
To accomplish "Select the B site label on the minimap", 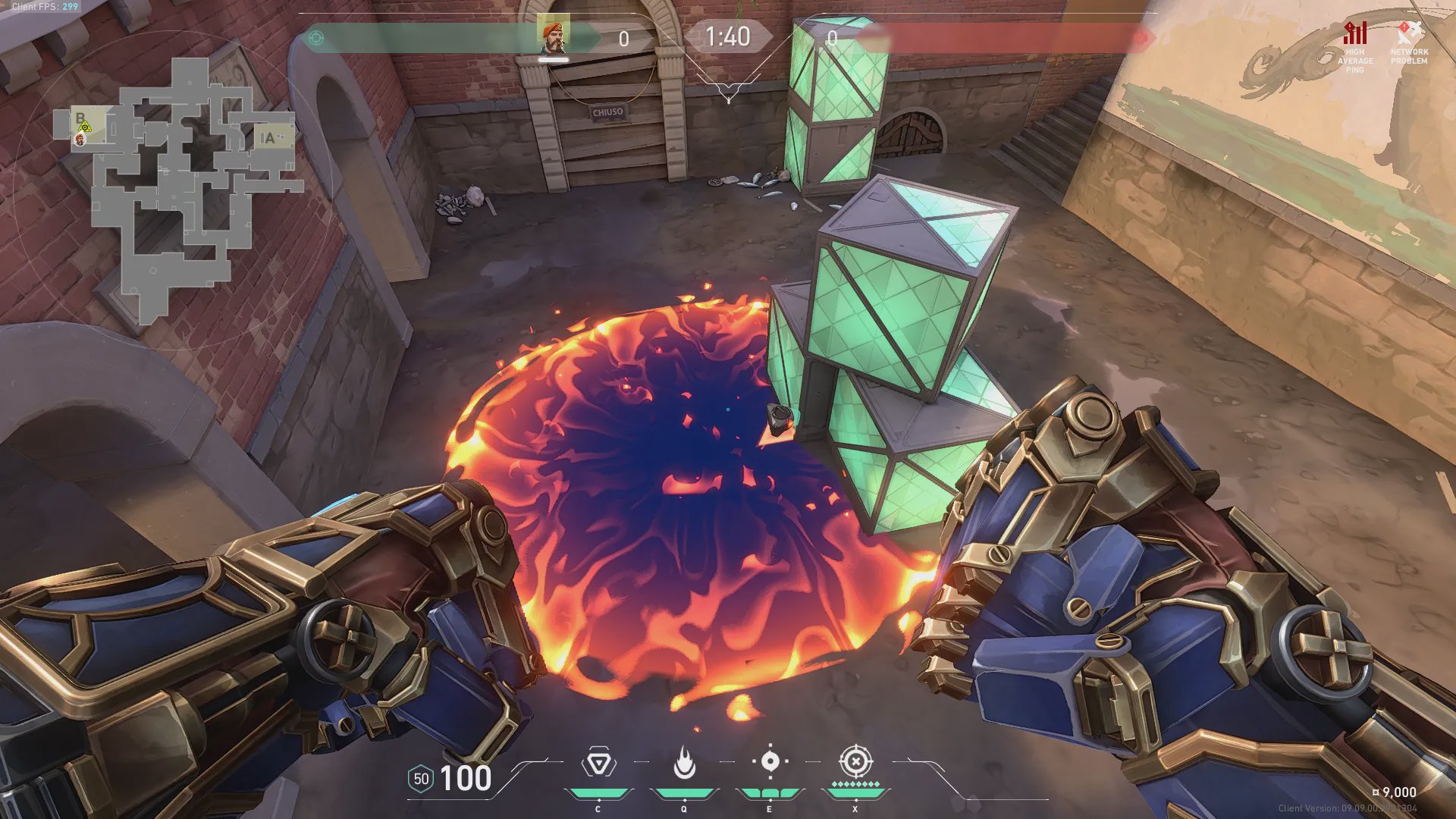I will coord(80,118).
